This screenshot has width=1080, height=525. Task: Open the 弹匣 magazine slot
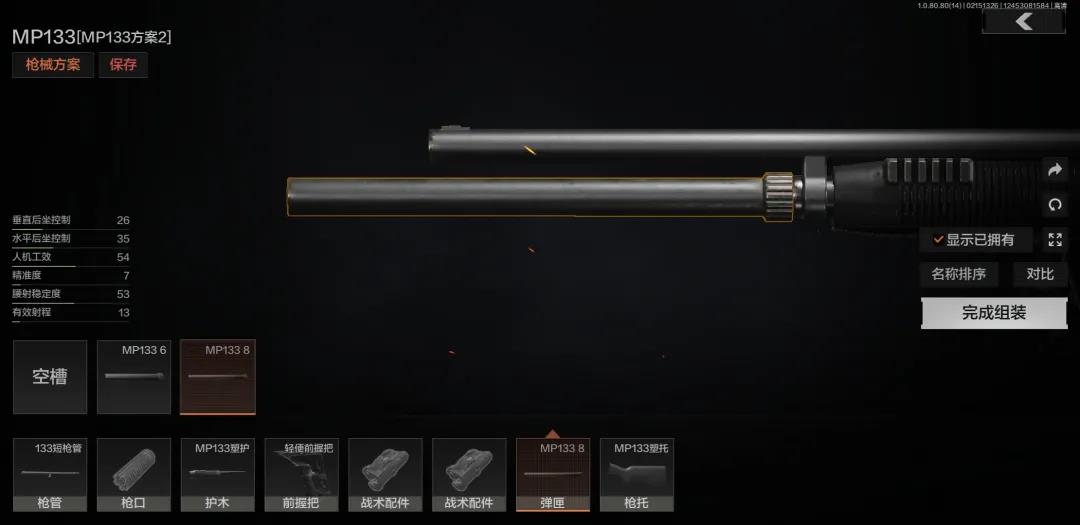(x=553, y=475)
